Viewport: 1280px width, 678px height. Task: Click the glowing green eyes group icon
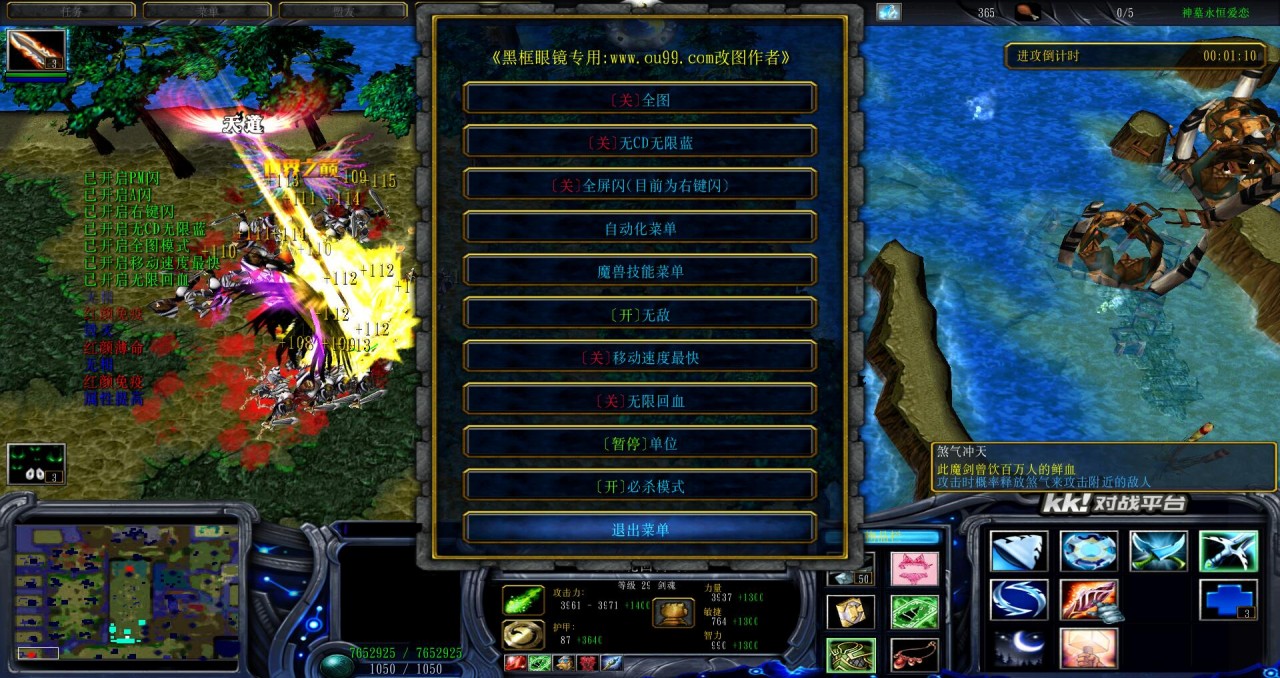(36, 464)
